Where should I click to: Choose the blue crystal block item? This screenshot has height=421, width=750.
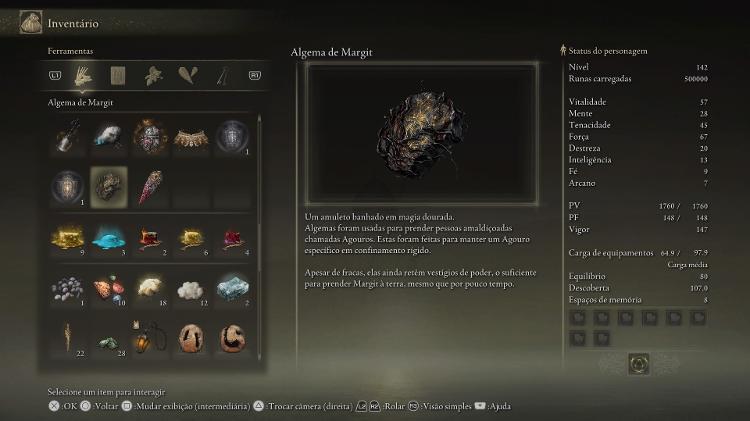tap(231, 289)
